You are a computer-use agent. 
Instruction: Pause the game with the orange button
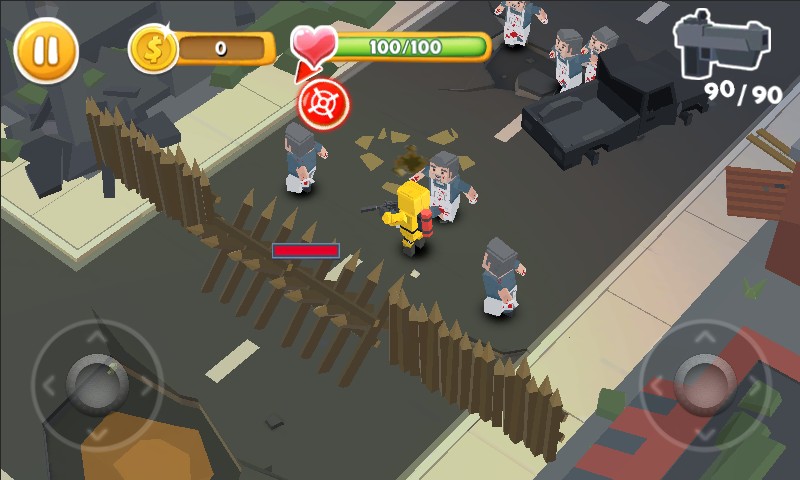pos(46,50)
